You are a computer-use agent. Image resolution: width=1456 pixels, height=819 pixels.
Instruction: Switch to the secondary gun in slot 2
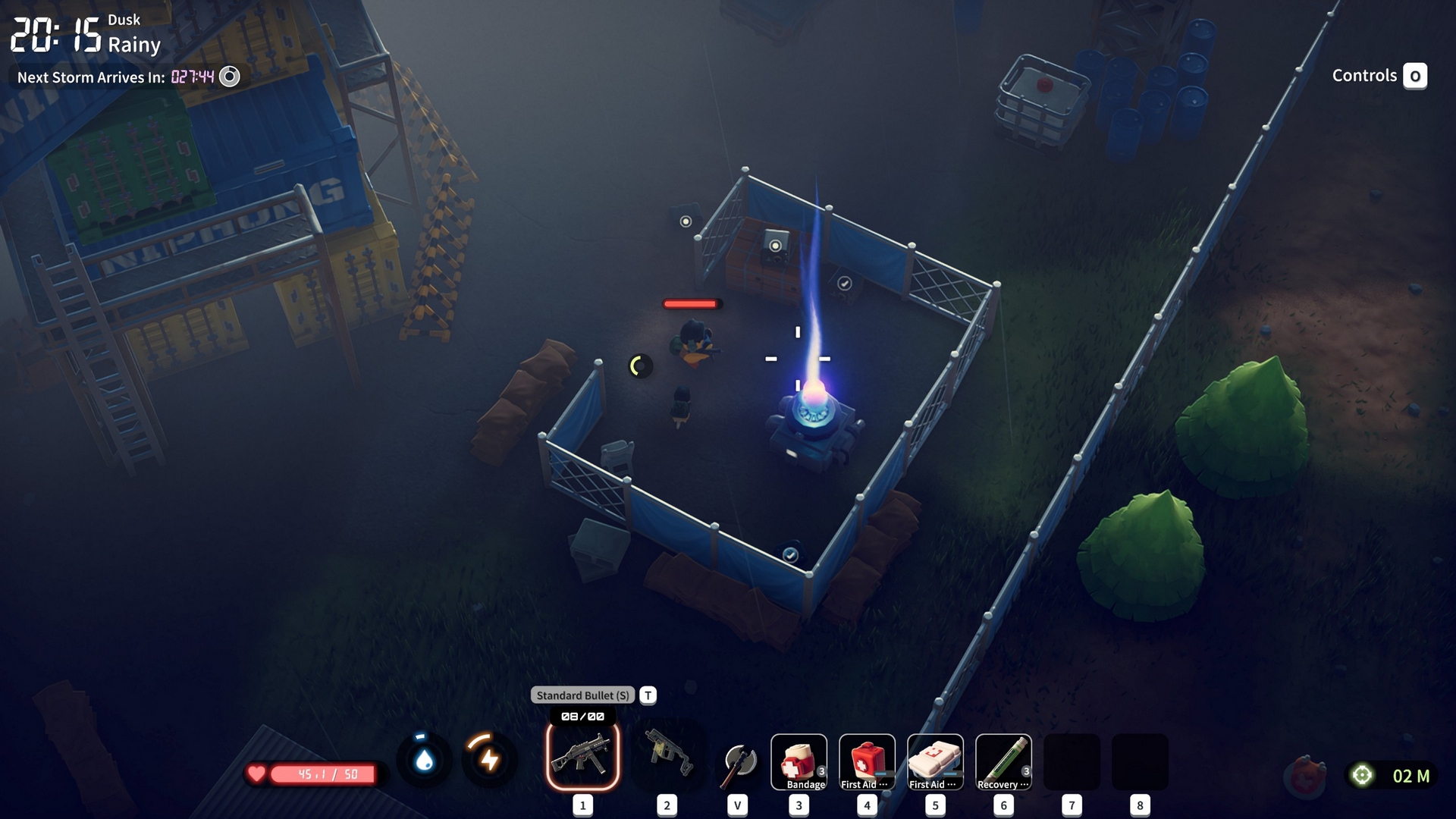point(667,756)
